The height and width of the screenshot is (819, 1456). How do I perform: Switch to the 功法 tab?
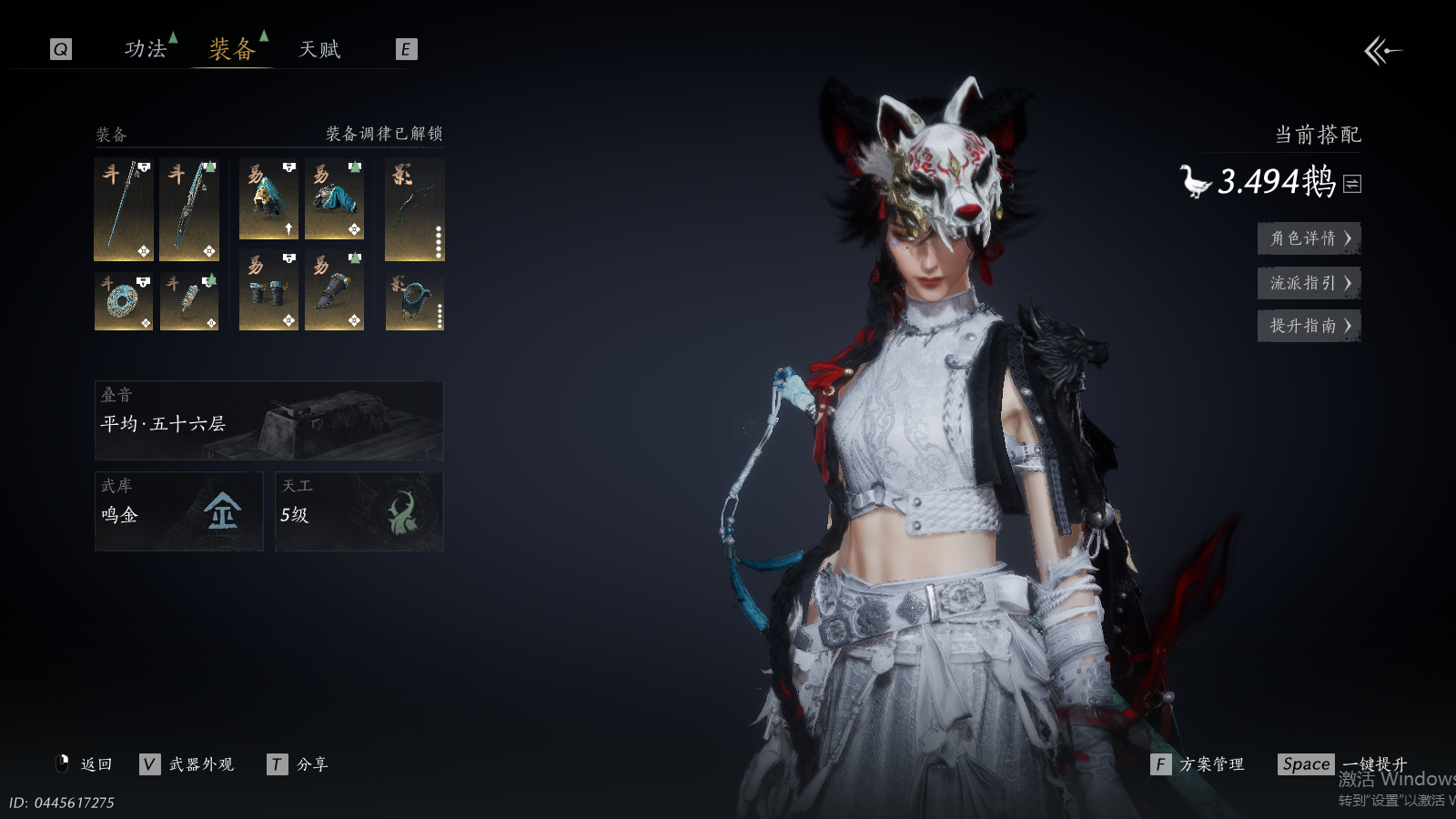coord(146,49)
